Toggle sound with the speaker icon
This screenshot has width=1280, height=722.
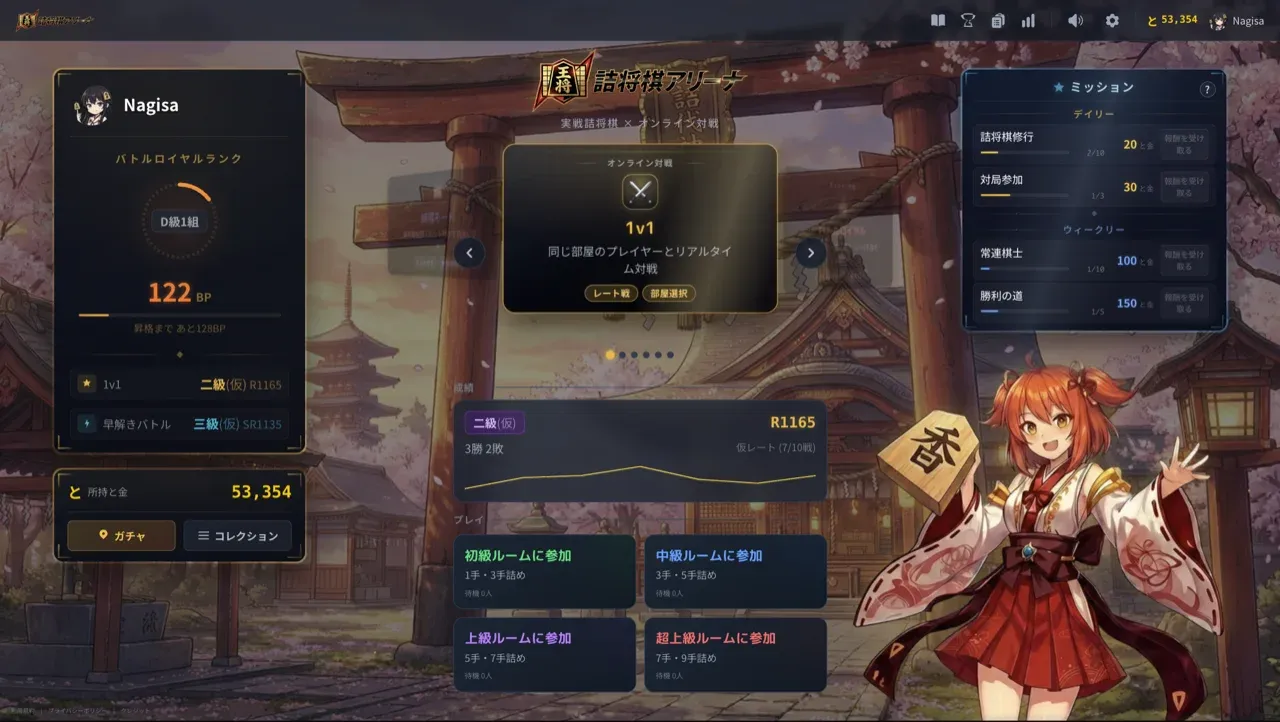(x=1075, y=21)
